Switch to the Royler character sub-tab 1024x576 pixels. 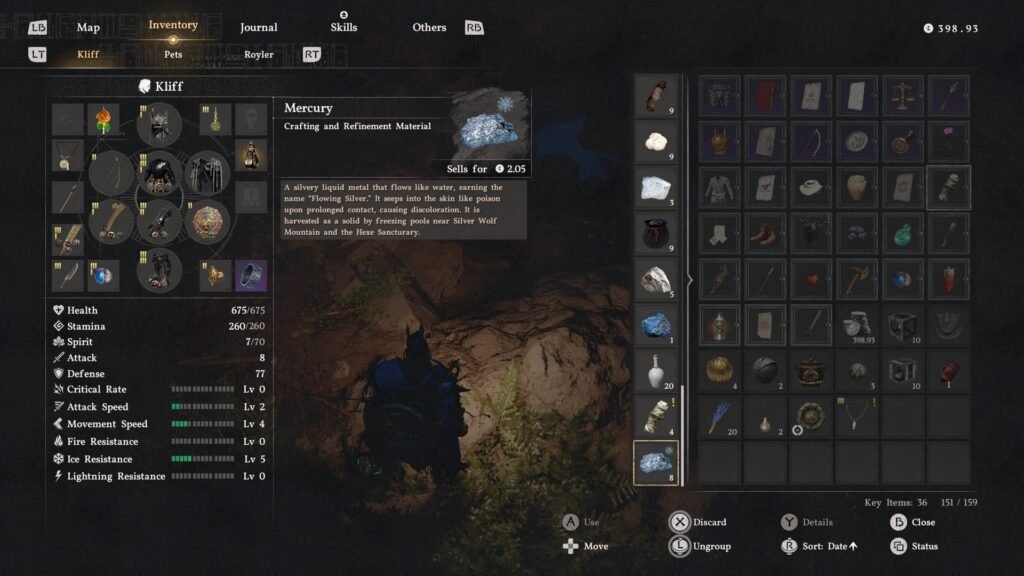(x=258, y=54)
